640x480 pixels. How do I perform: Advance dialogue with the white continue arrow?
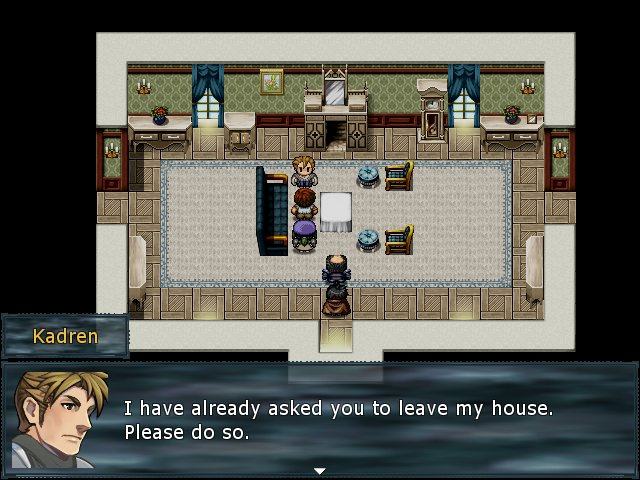click(x=319, y=470)
